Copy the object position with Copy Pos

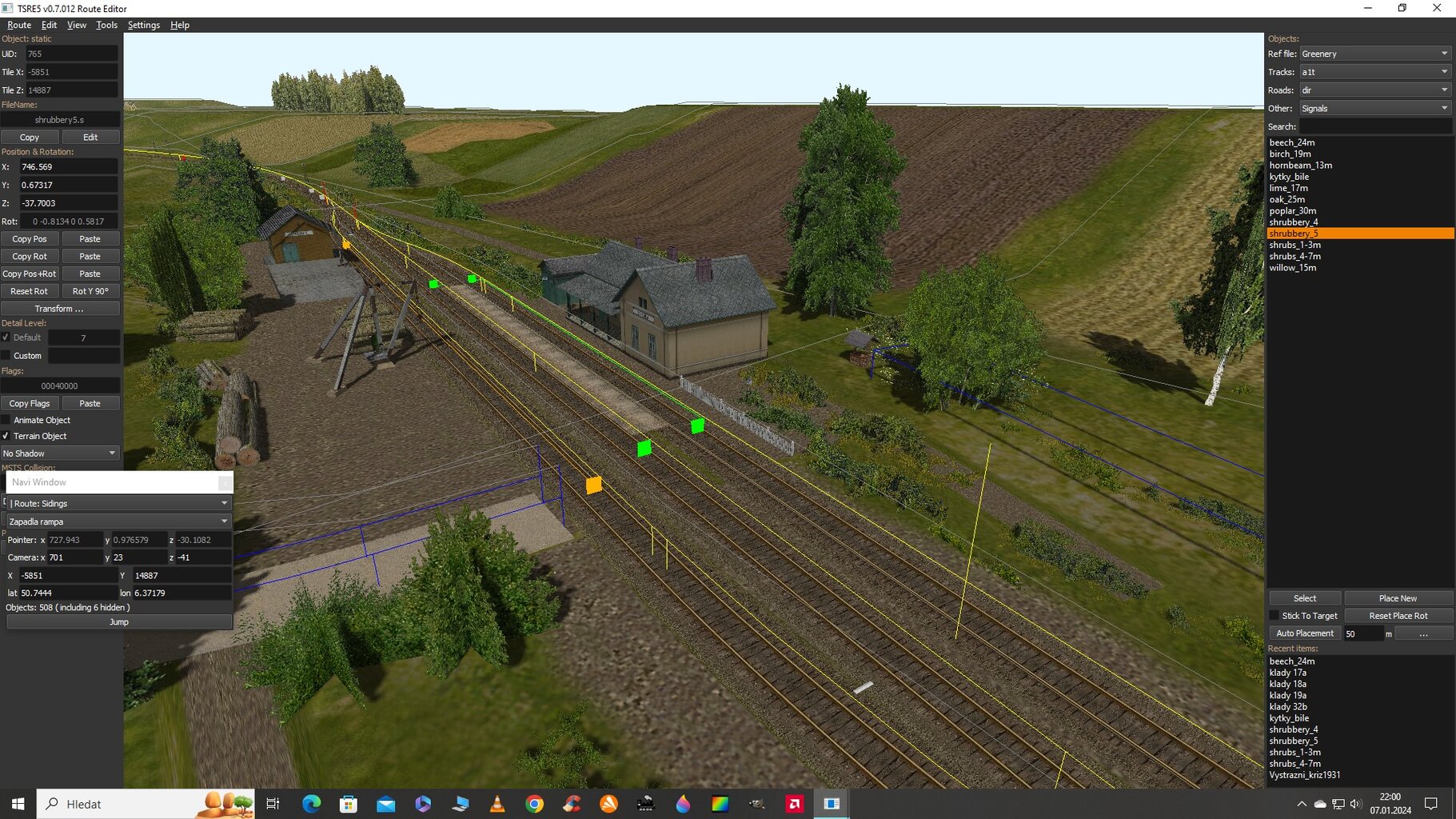click(30, 239)
